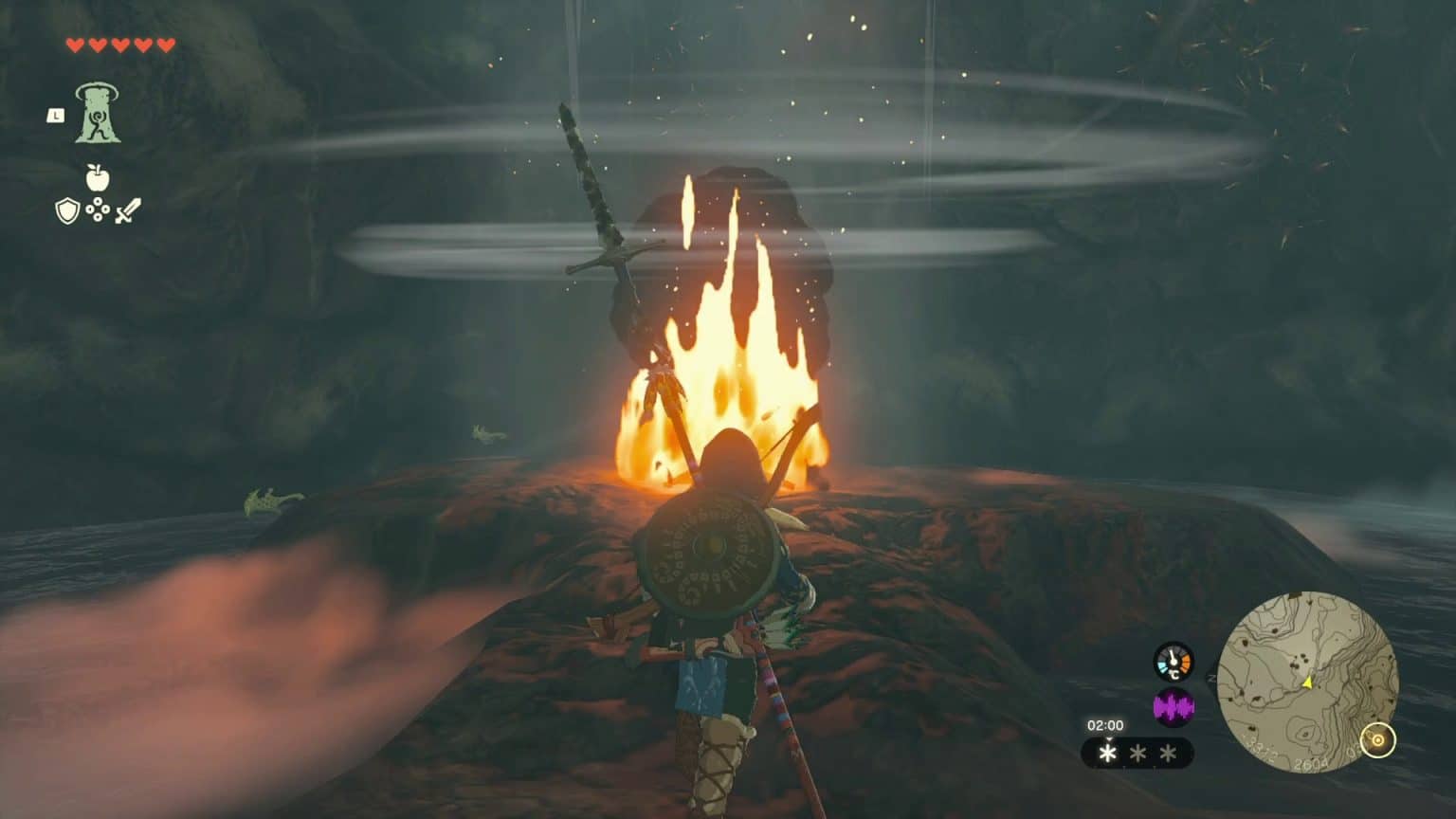
Task: Click the arrow under the 02:00 clock
Action: click(x=1109, y=738)
